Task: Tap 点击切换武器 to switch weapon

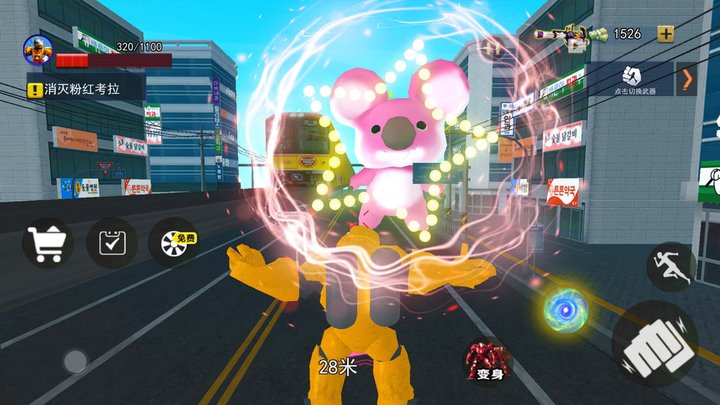Action: 632,79
